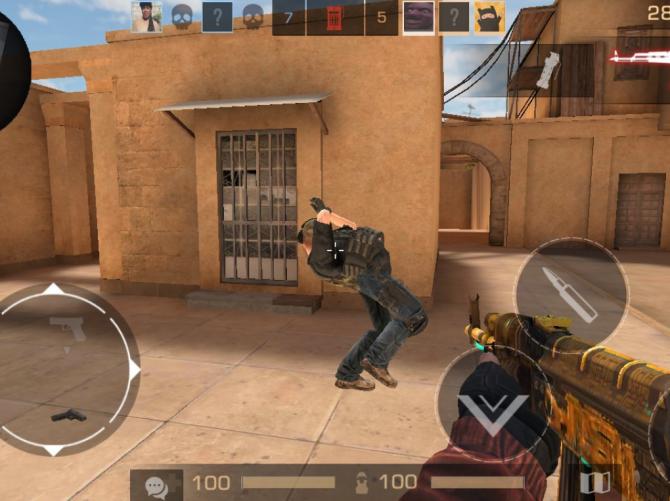
Task: Click the red bomb icon in the scoreboard
Action: point(334,17)
